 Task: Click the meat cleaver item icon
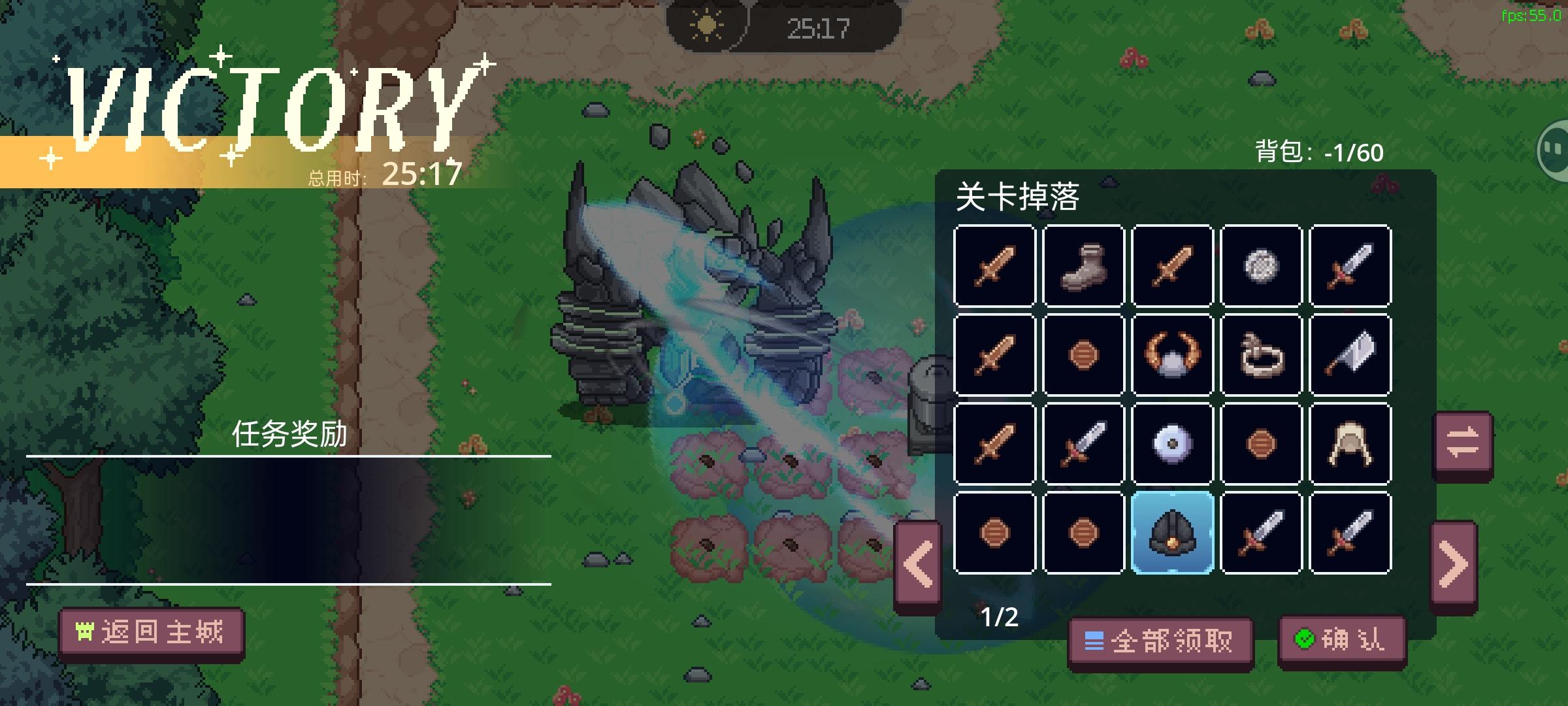[x=1348, y=355]
